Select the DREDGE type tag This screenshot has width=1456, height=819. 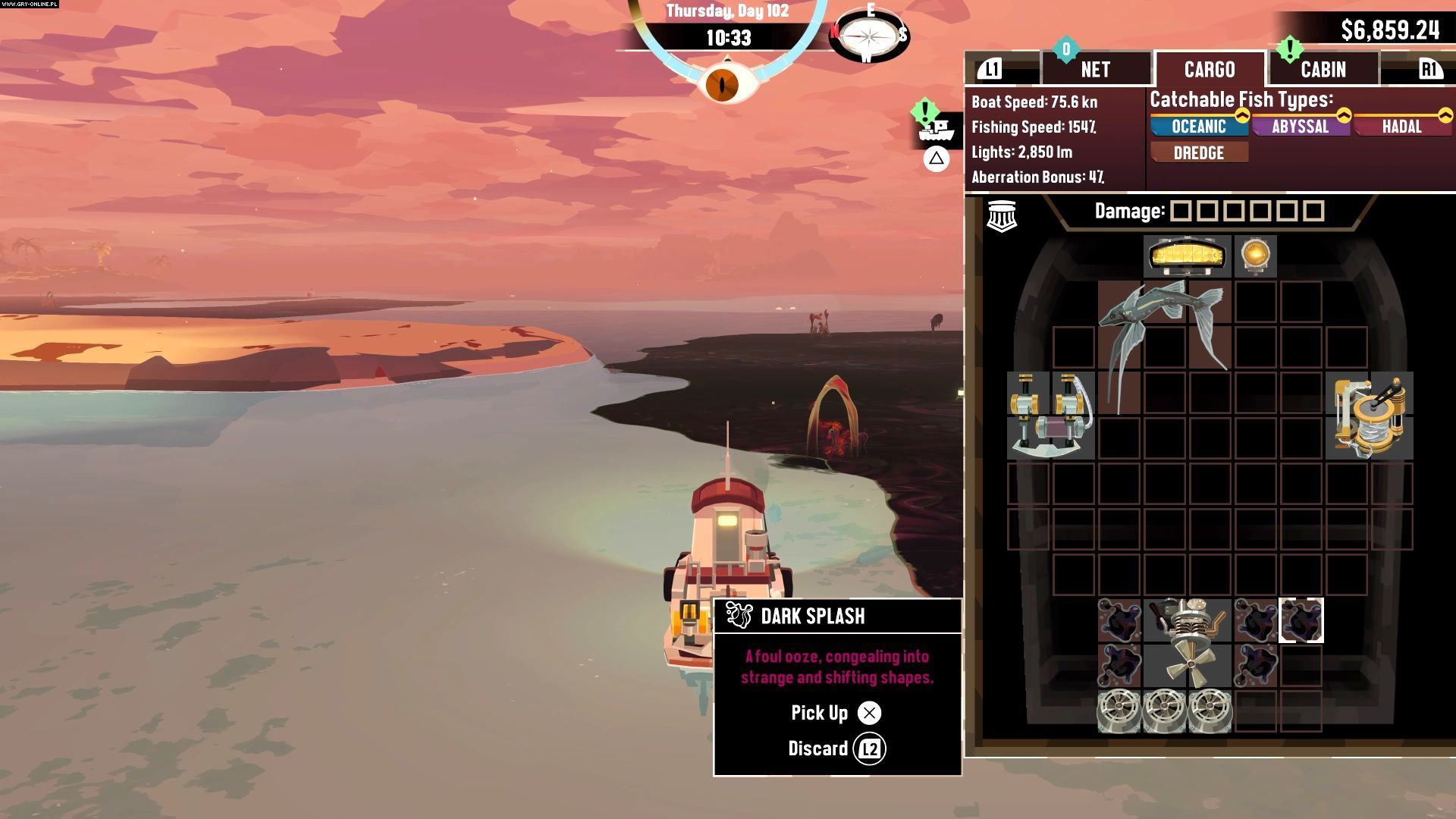click(x=1198, y=153)
